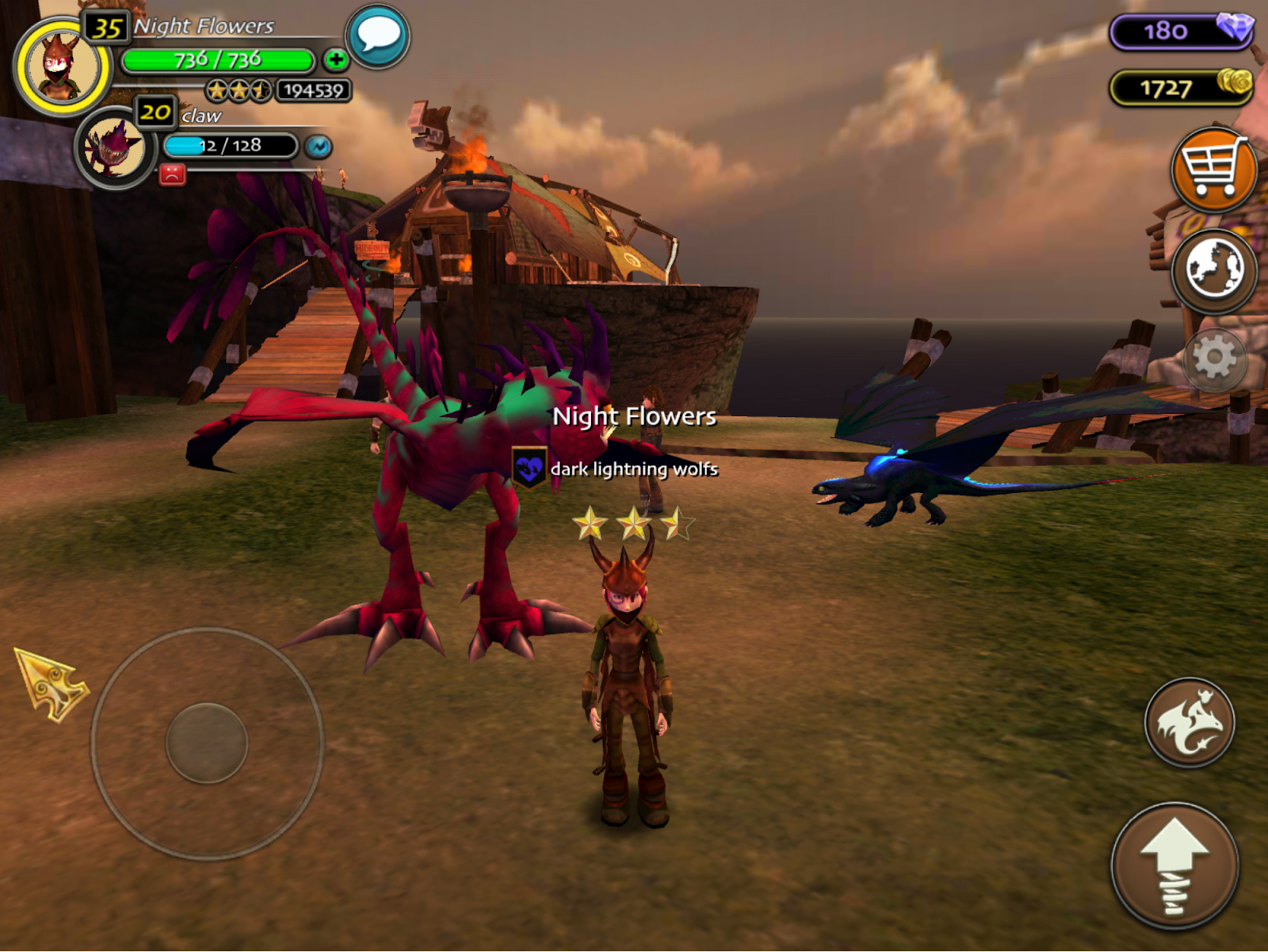Open the chat speech bubble
Image resolution: width=1268 pixels, height=952 pixels.
[x=378, y=36]
